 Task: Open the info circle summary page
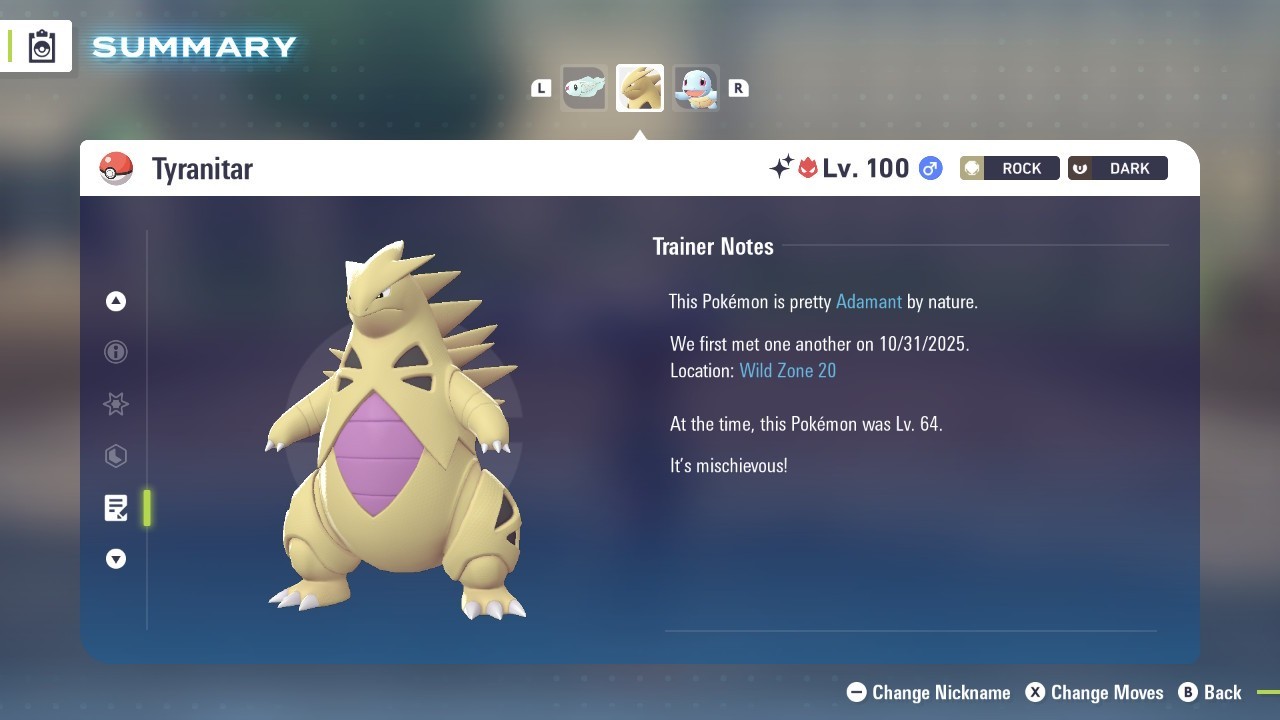[x=116, y=352]
